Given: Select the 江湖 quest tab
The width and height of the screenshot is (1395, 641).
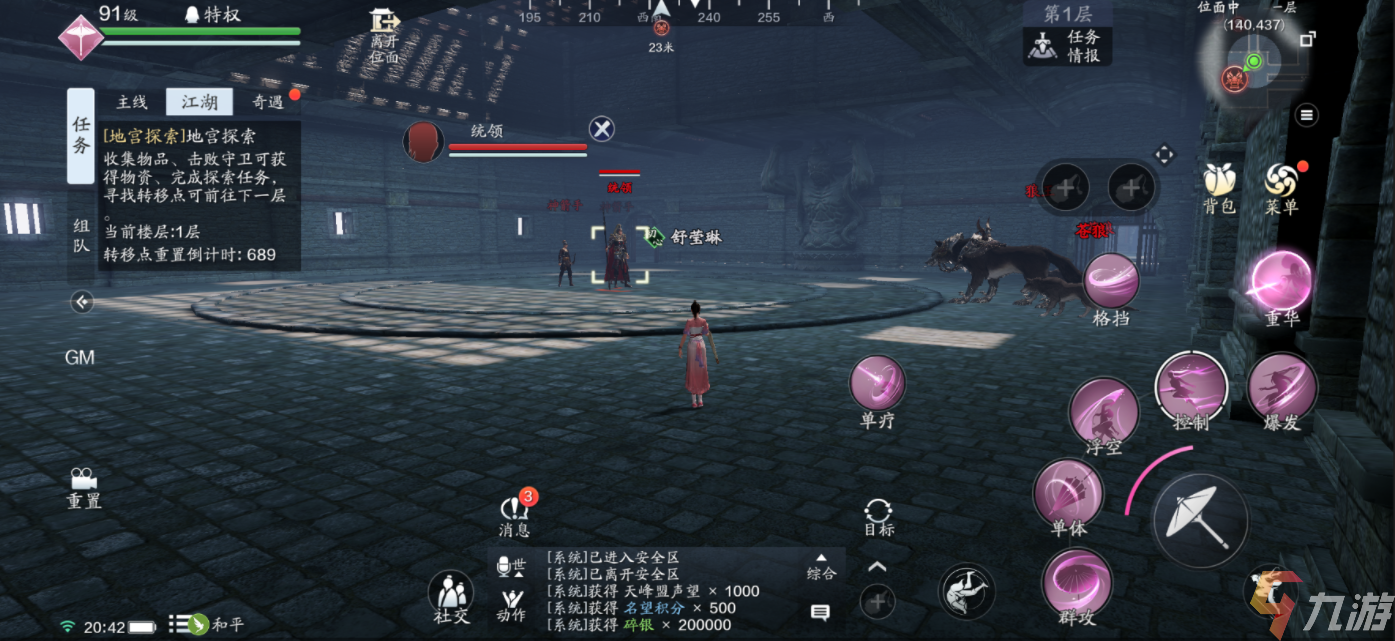Looking at the screenshot, I should point(199,102).
